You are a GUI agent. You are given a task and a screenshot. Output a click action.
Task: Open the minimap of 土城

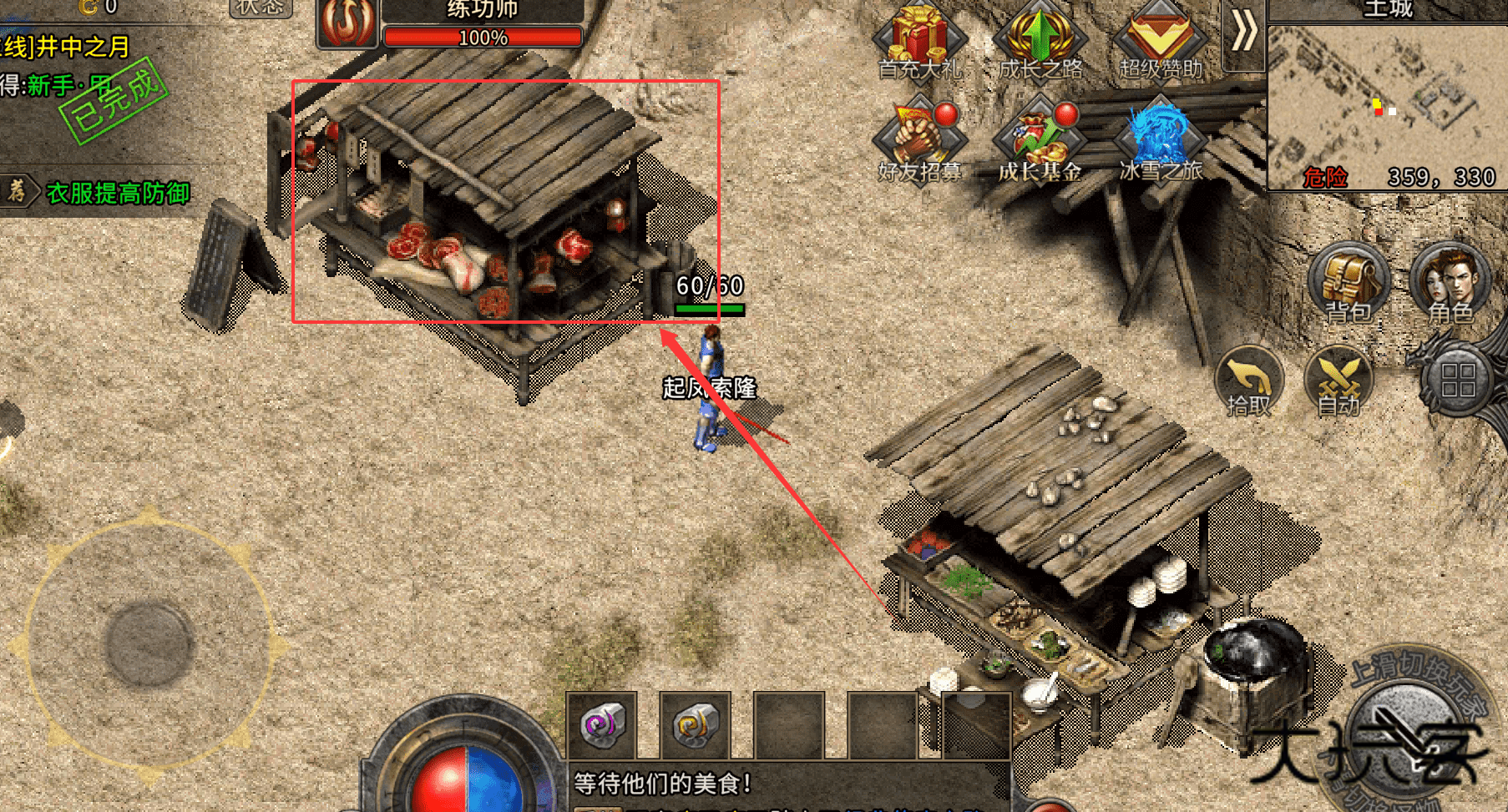[x=1387, y=104]
